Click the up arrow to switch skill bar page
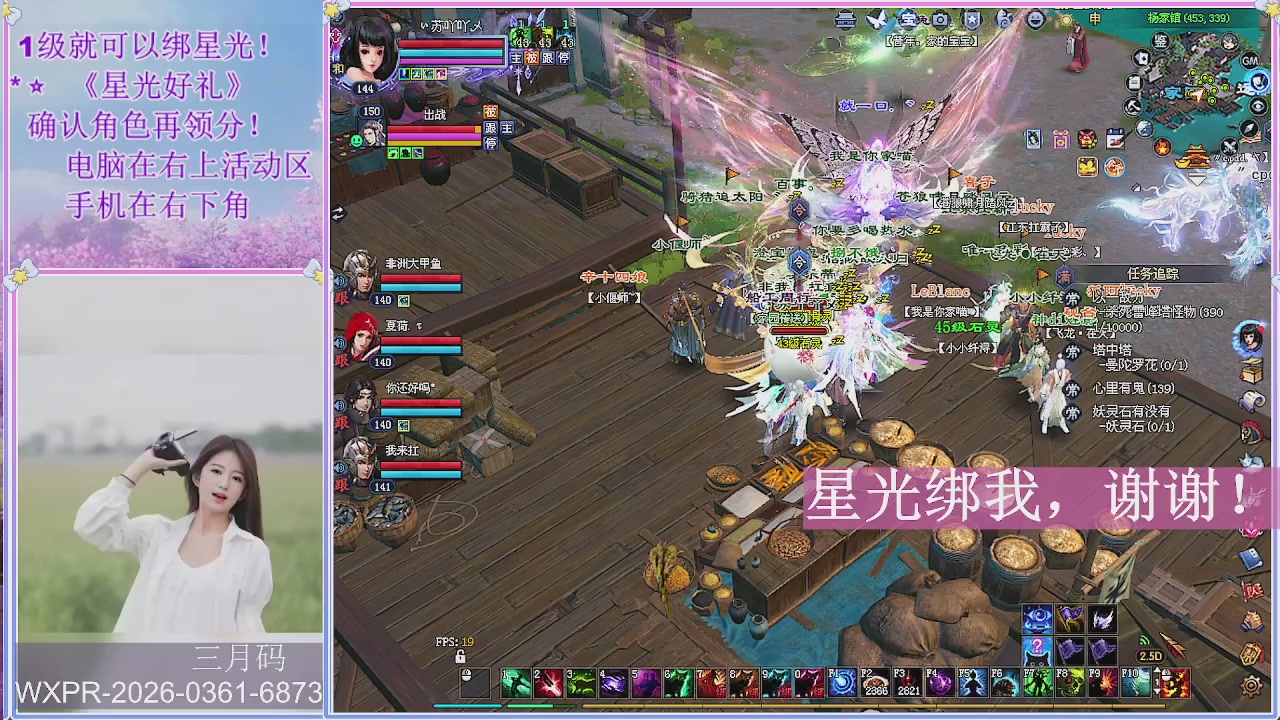Viewport: 1280px width, 720px height. tap(1158, 671)
